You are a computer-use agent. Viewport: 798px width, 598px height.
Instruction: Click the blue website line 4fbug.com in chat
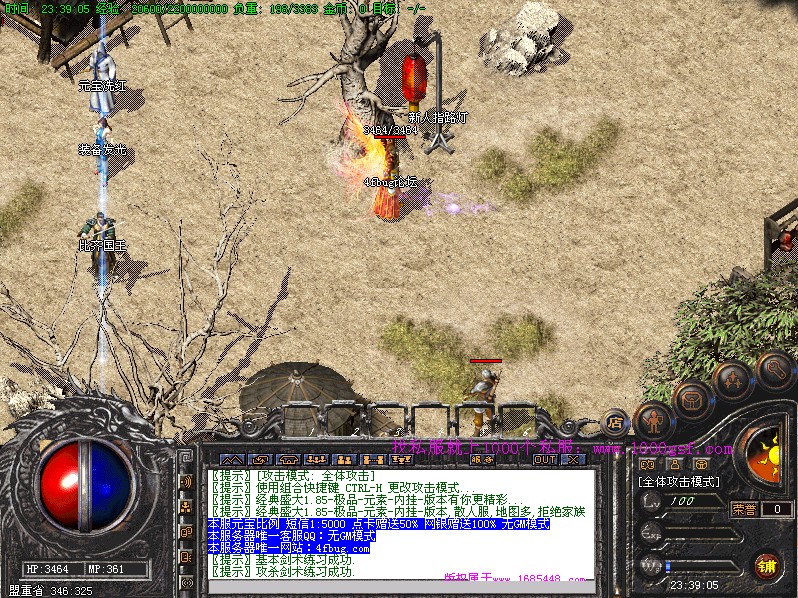click(289, 548)
